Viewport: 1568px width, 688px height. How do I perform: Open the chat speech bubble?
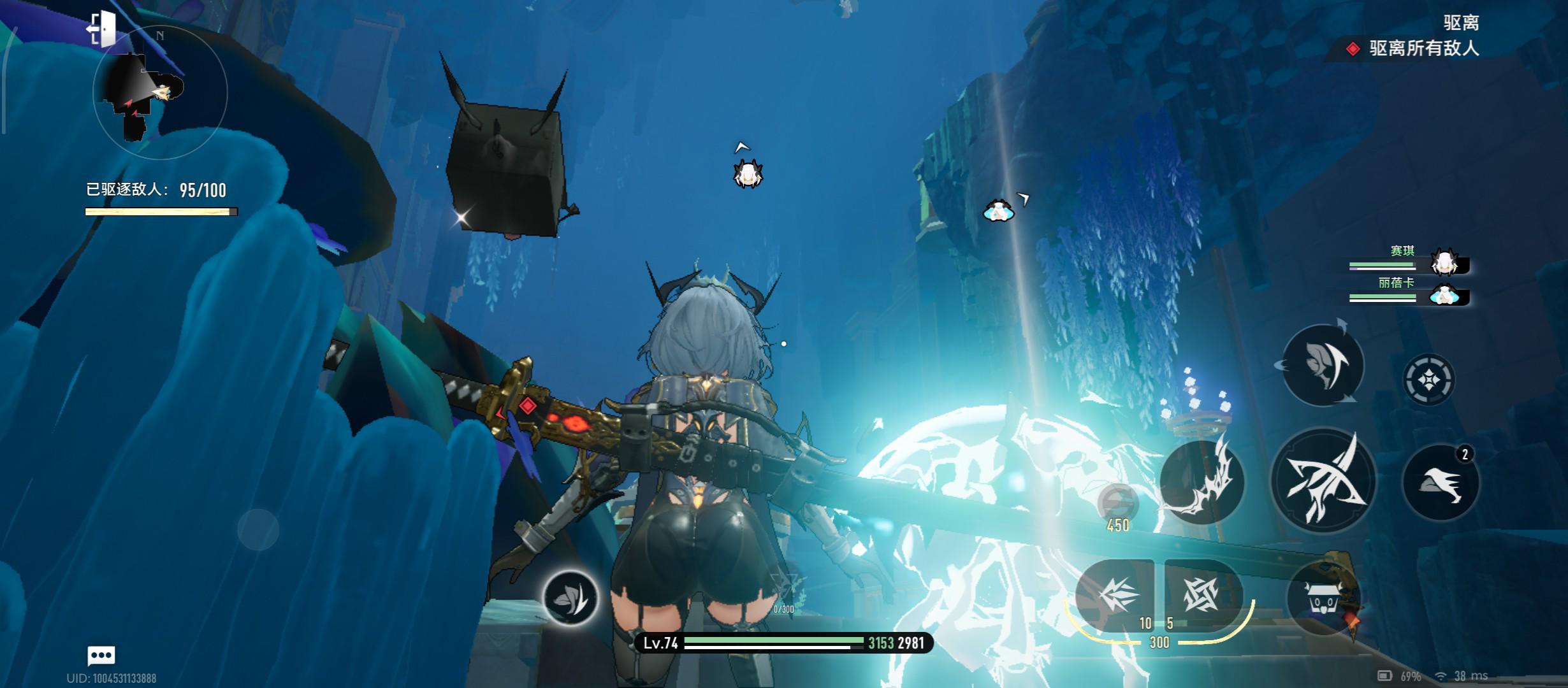pyautogui.click(x=101, y=655)
